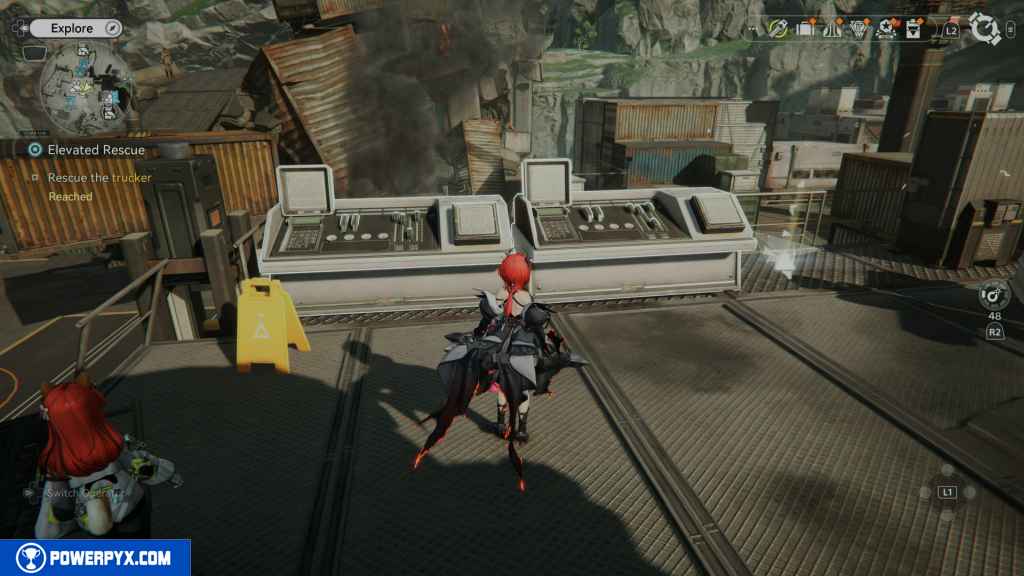Click the large segmented ring icon
Screen dimensions: 1024x576
click(x=985, y=29)
